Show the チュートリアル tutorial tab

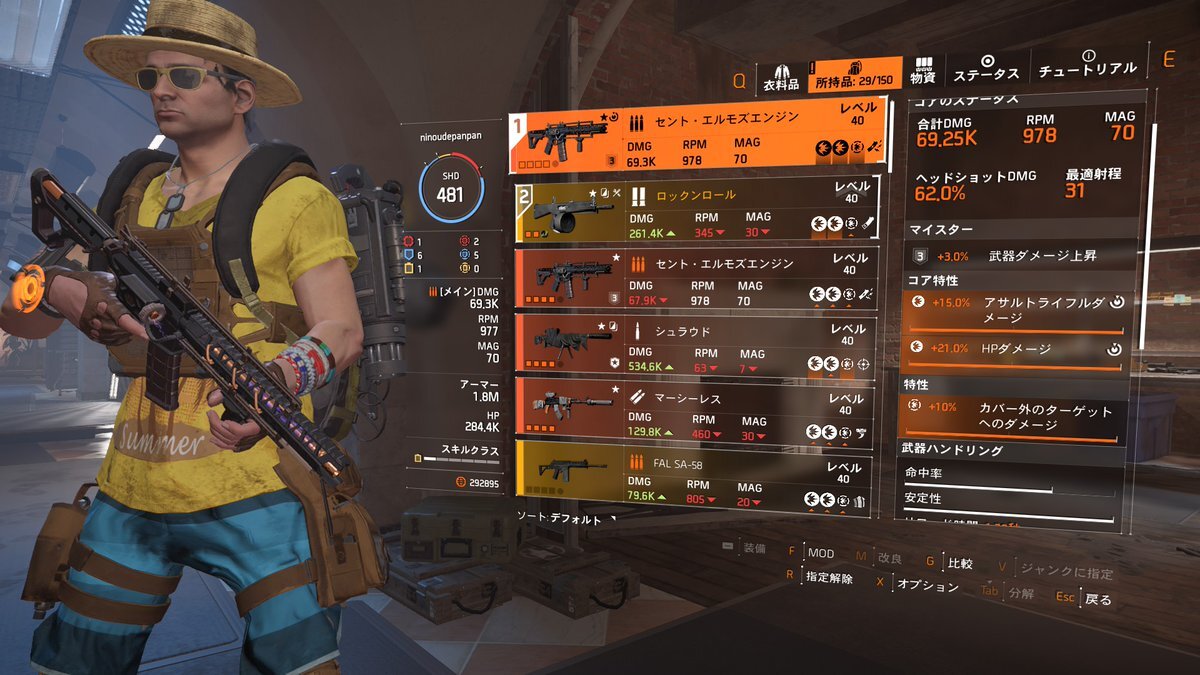1087,64
